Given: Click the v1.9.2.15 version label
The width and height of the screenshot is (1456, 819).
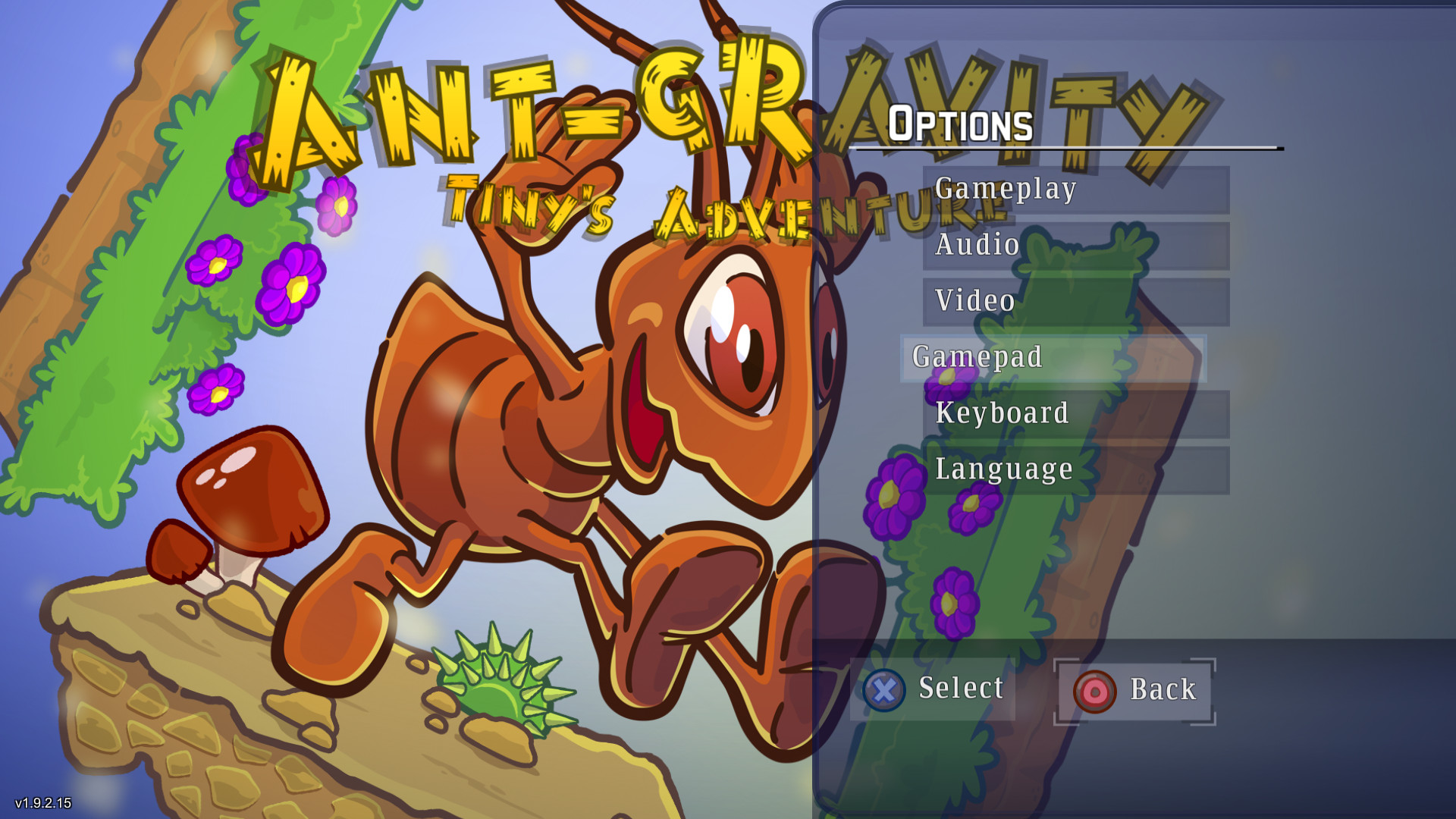Looking at the screenshot, I should (42, 803).
